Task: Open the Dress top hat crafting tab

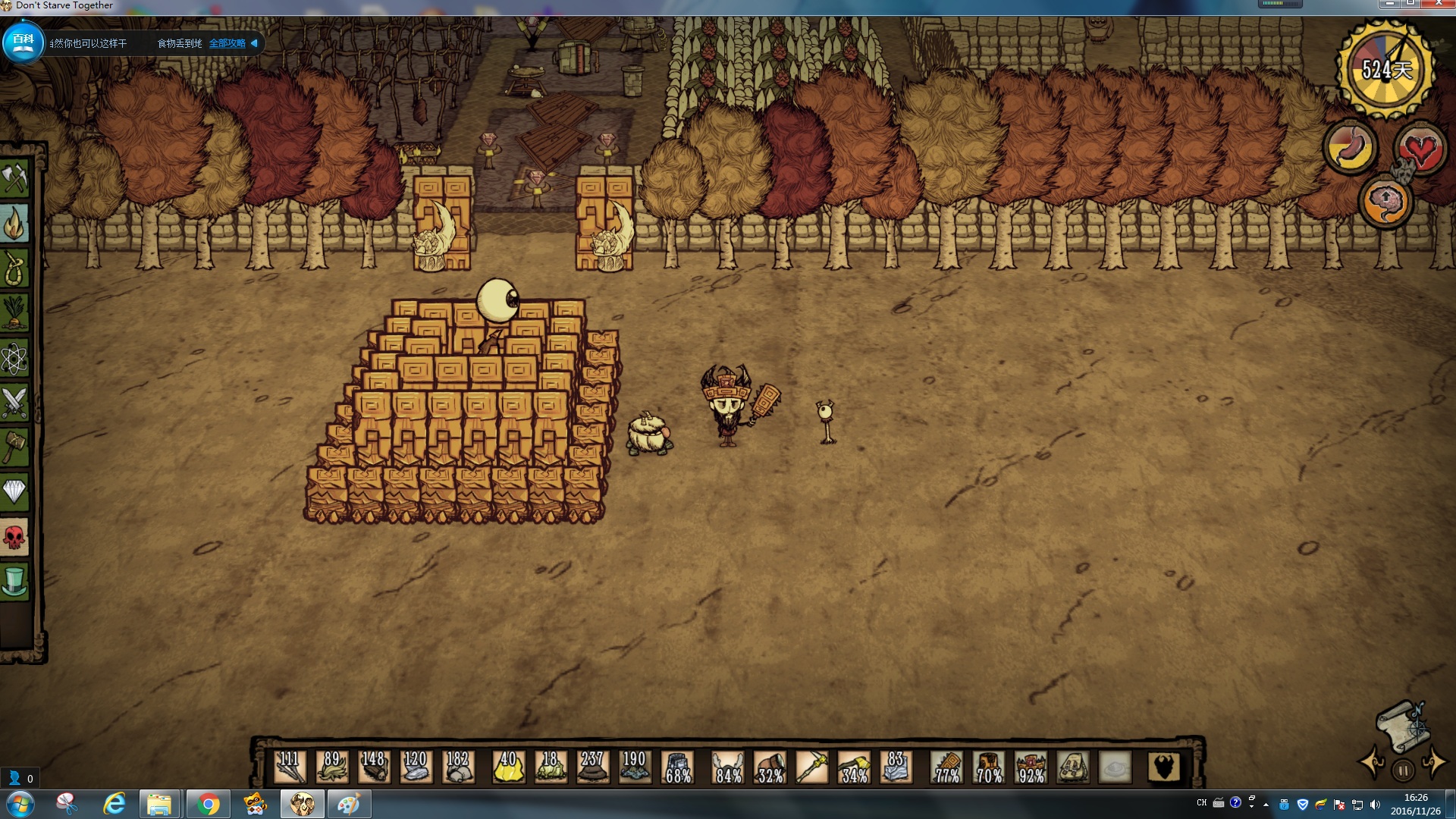Action: click(x=14, y=582)
